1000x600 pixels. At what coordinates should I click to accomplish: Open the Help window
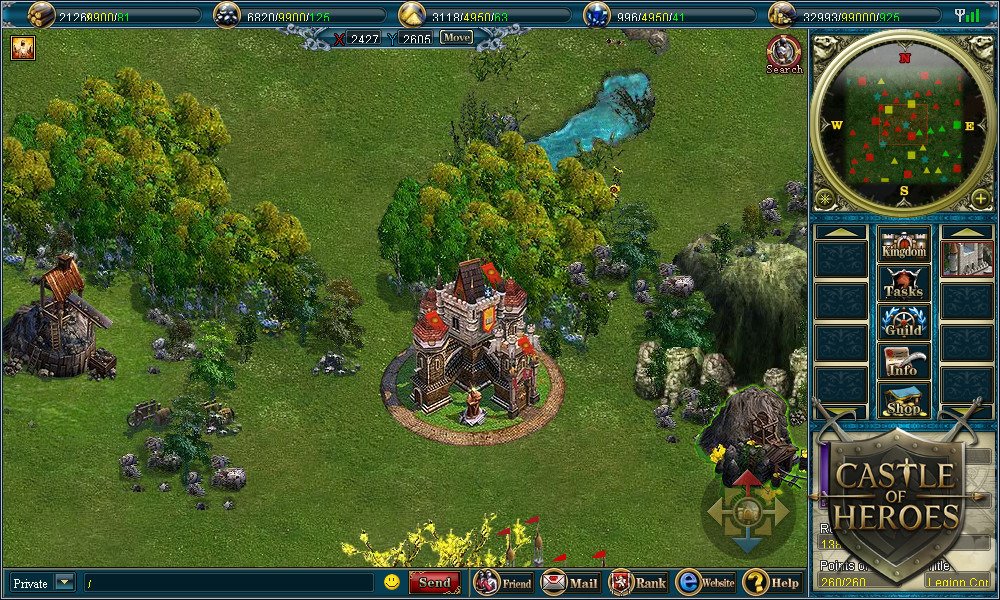772,582
